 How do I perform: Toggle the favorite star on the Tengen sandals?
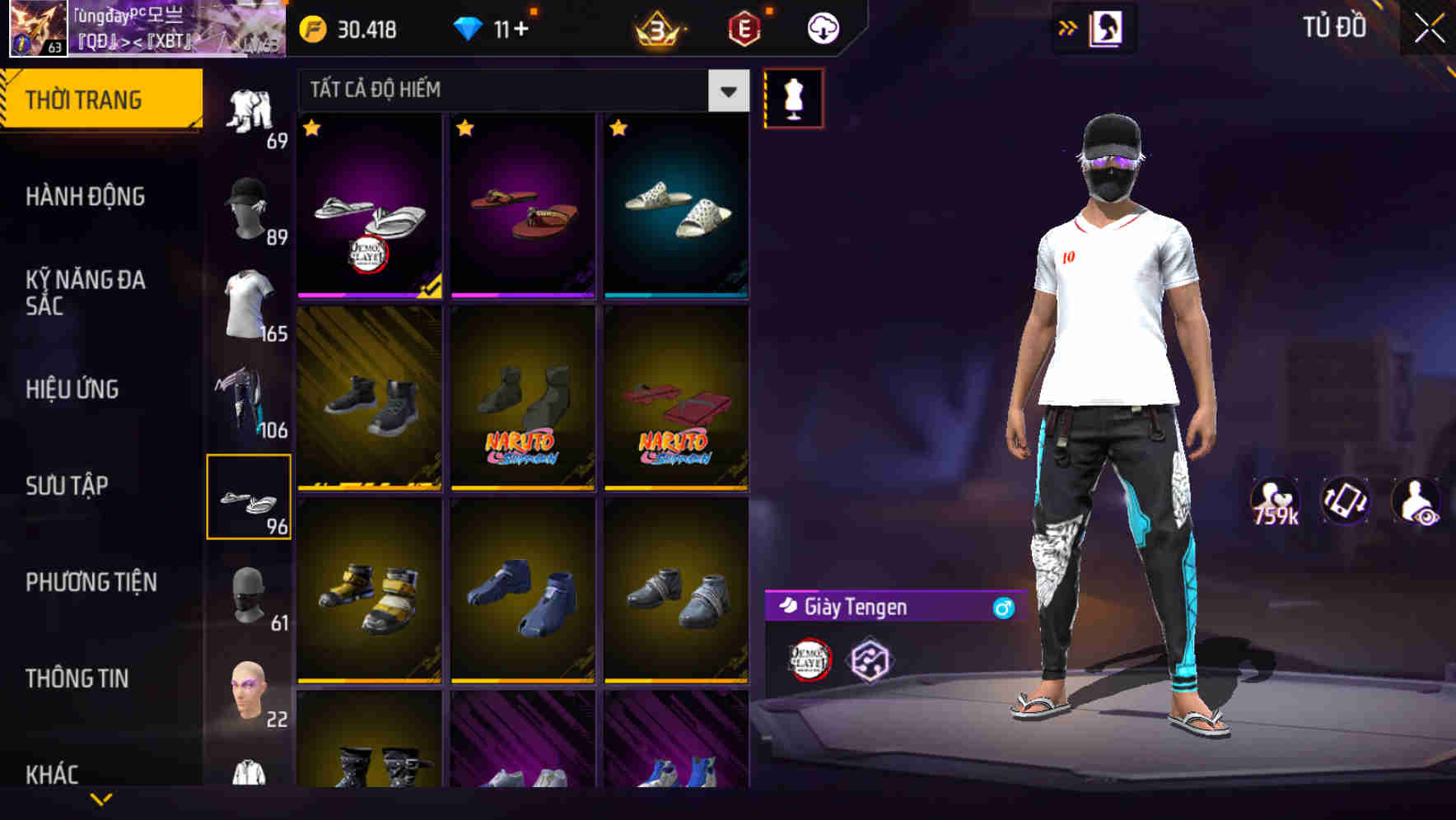click(311, 128)
